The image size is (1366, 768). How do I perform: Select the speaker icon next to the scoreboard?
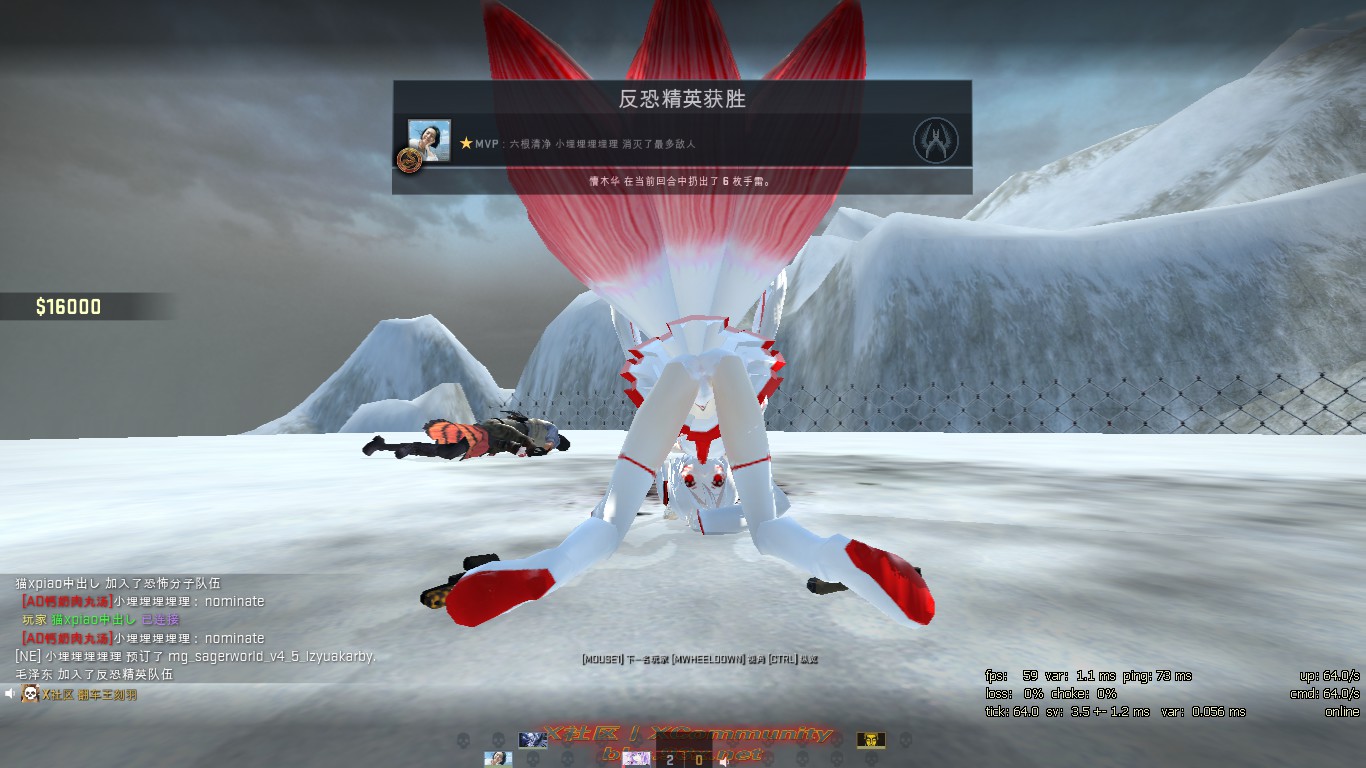coord(723,760)
